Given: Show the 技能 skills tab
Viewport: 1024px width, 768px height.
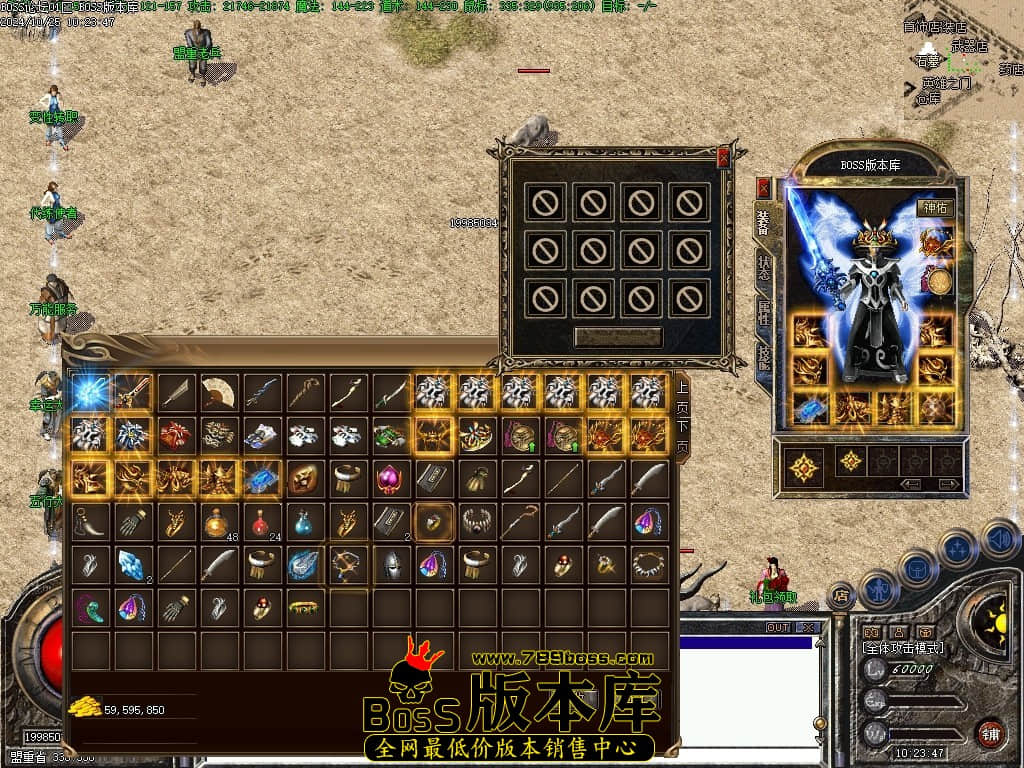Looking at the screenshot, I should click(x=764, y=355).
